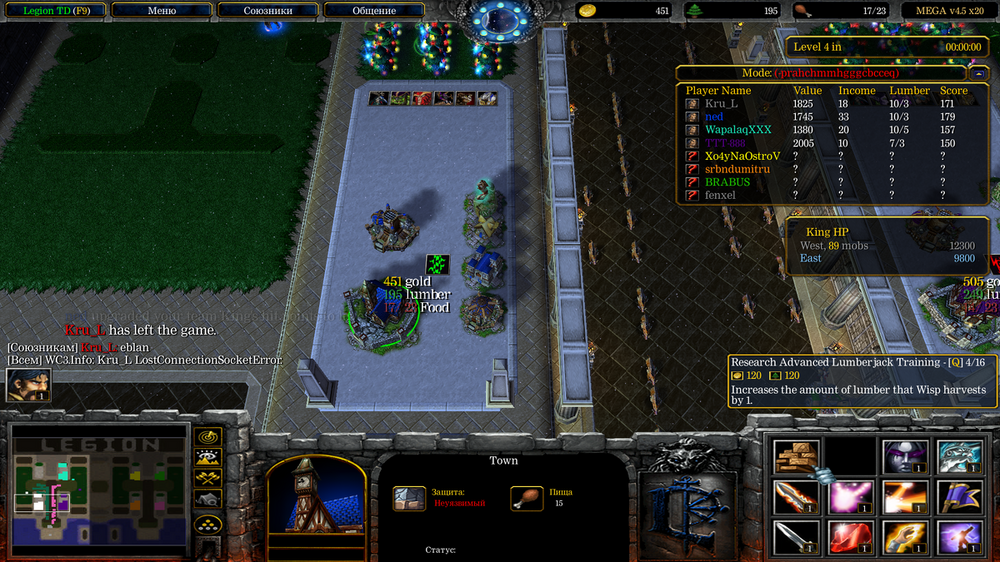The image size is (1000, 562).
Task: Open the Меню button
Action: click(x=161, y=10)
